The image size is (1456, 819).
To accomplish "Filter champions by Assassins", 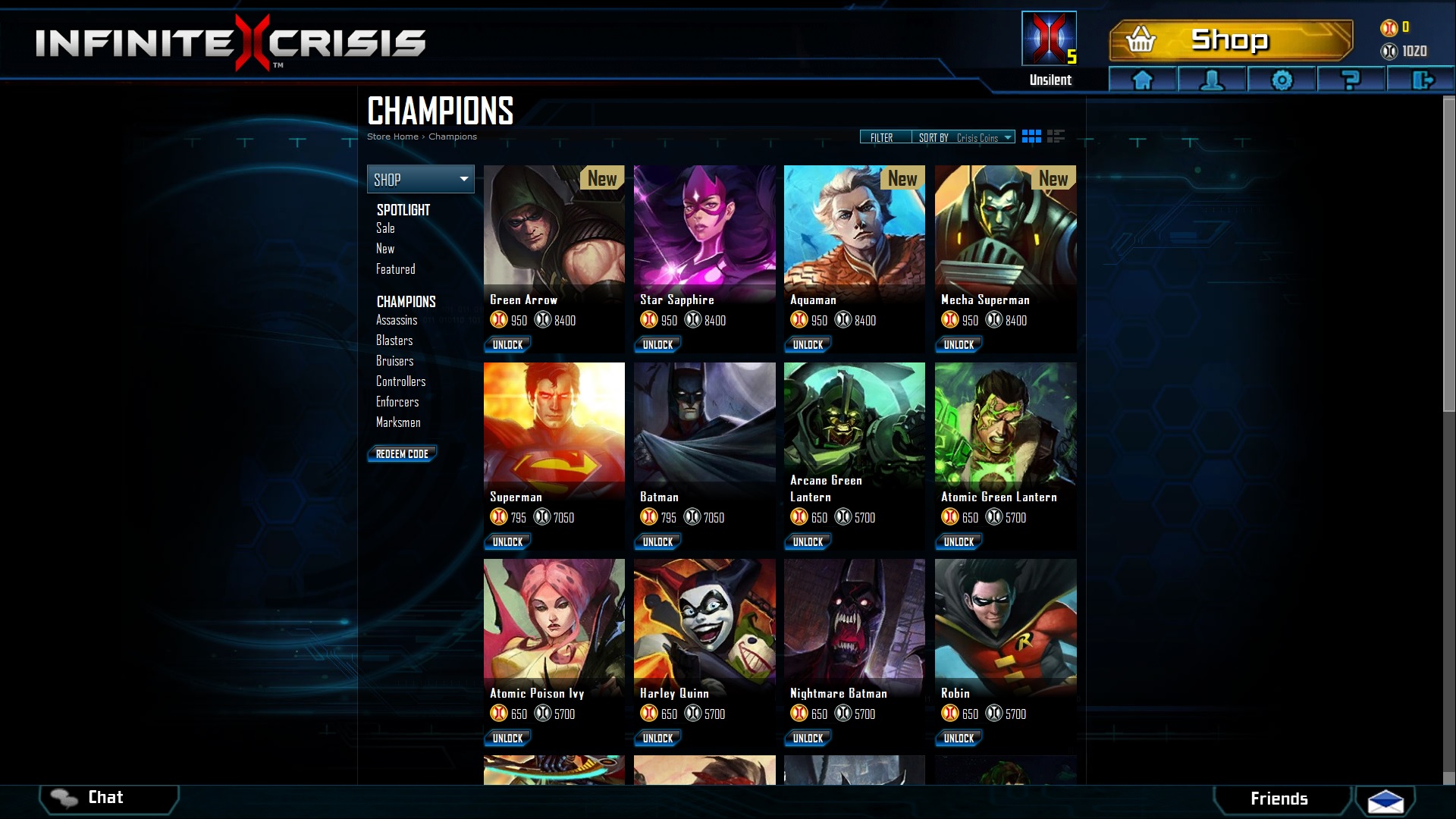I will click(397, 320).
